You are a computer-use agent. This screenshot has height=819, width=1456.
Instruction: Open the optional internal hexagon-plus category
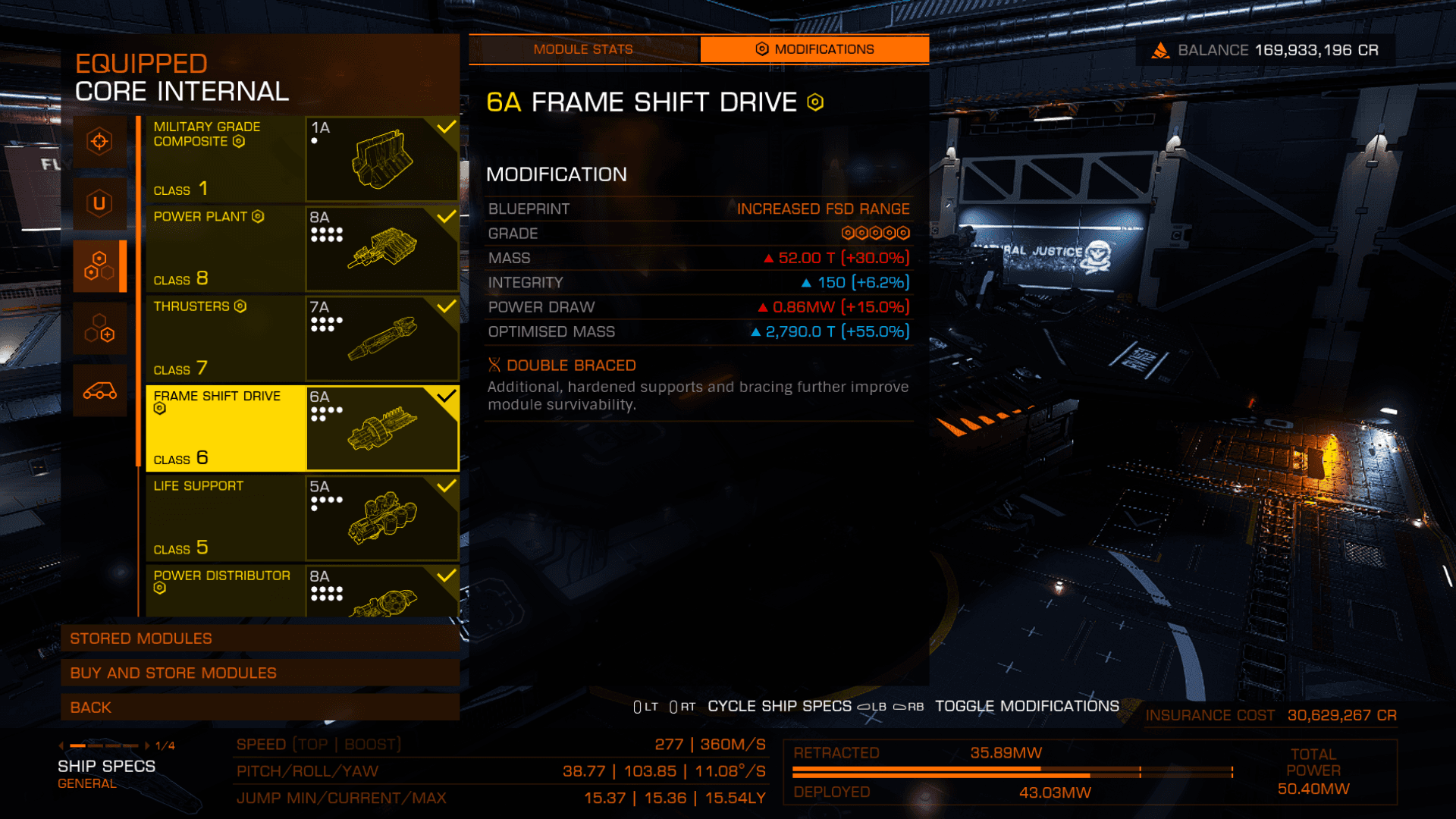click(x=99, y=328)
